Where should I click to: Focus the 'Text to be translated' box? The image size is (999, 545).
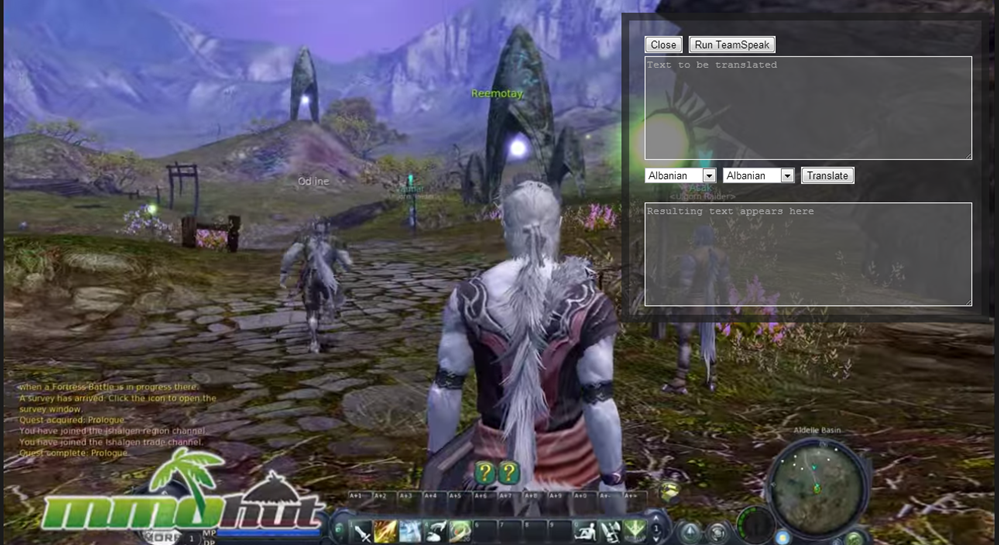(808, 108)
